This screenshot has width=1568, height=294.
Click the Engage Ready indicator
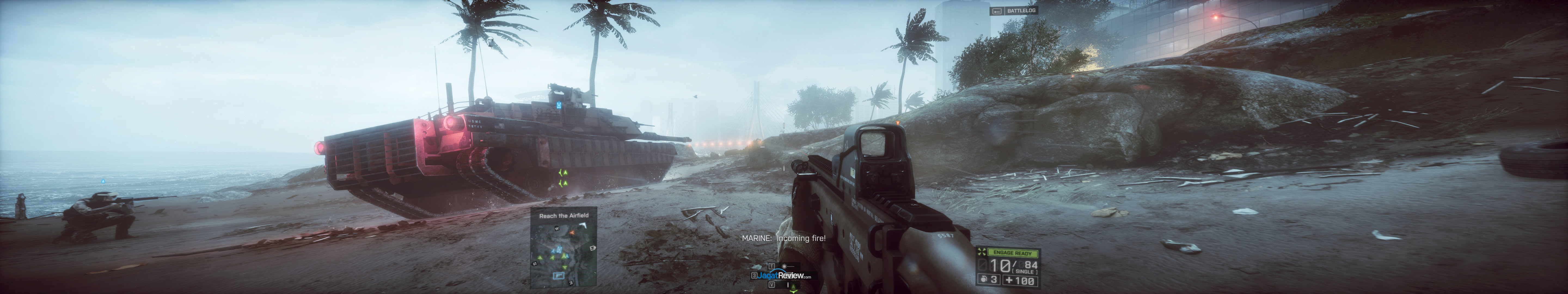(1011, 253)
